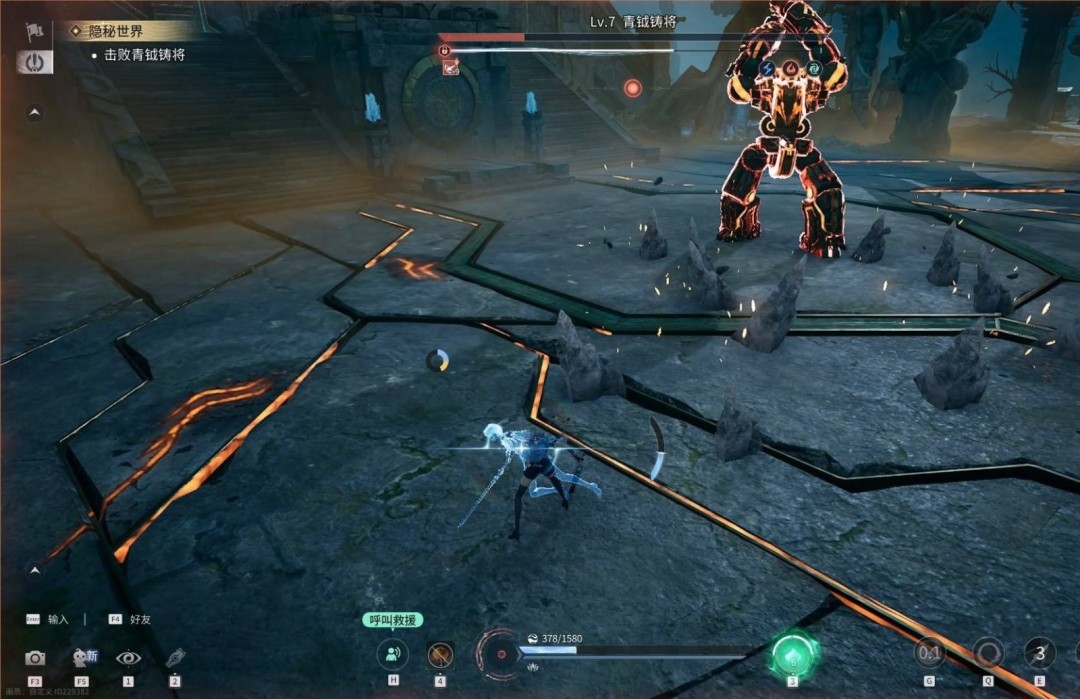Activate the glowing green skill
The height and width of the screenshot is (699, 1080).
tap(794, 655)
